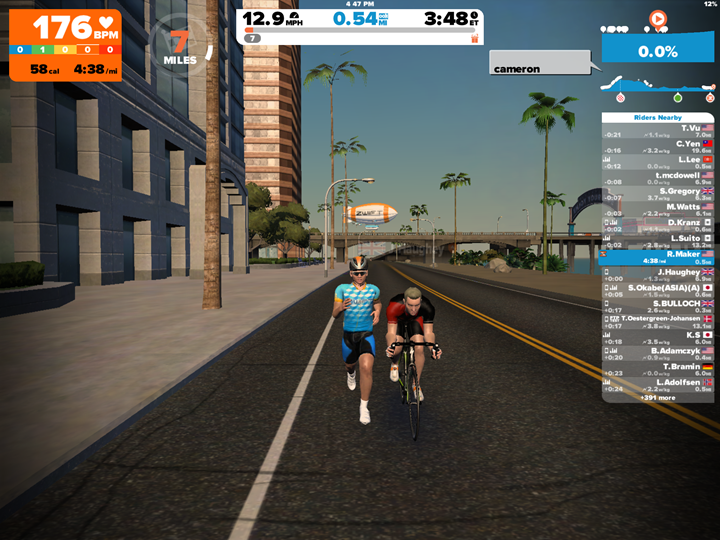Choose rider L.Adolfsen from the list
Image resolution: width=720 pixels, height=540 pixels.
point(658,384)
